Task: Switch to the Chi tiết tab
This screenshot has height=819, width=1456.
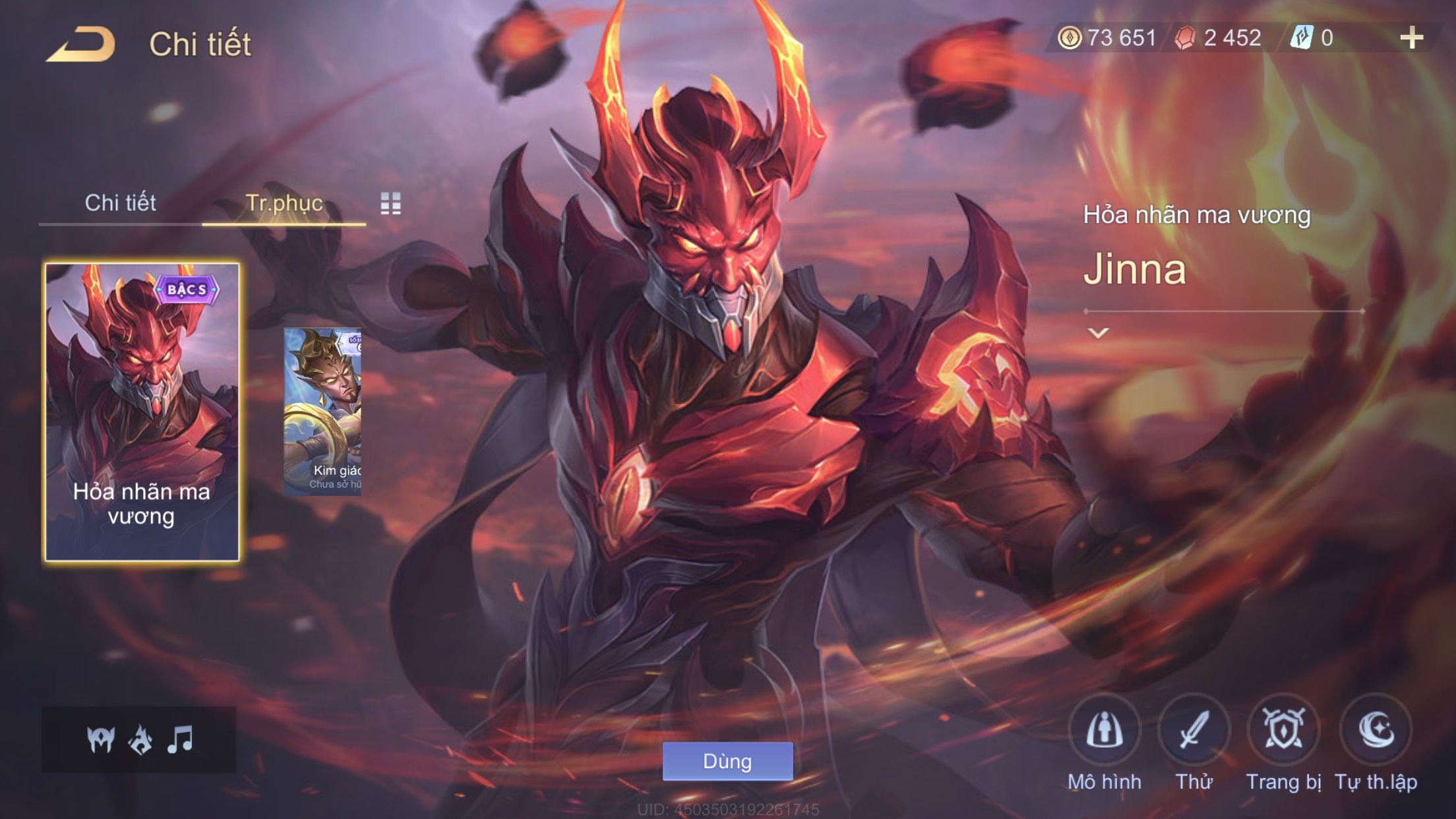Action: click(x=120, y=203)
